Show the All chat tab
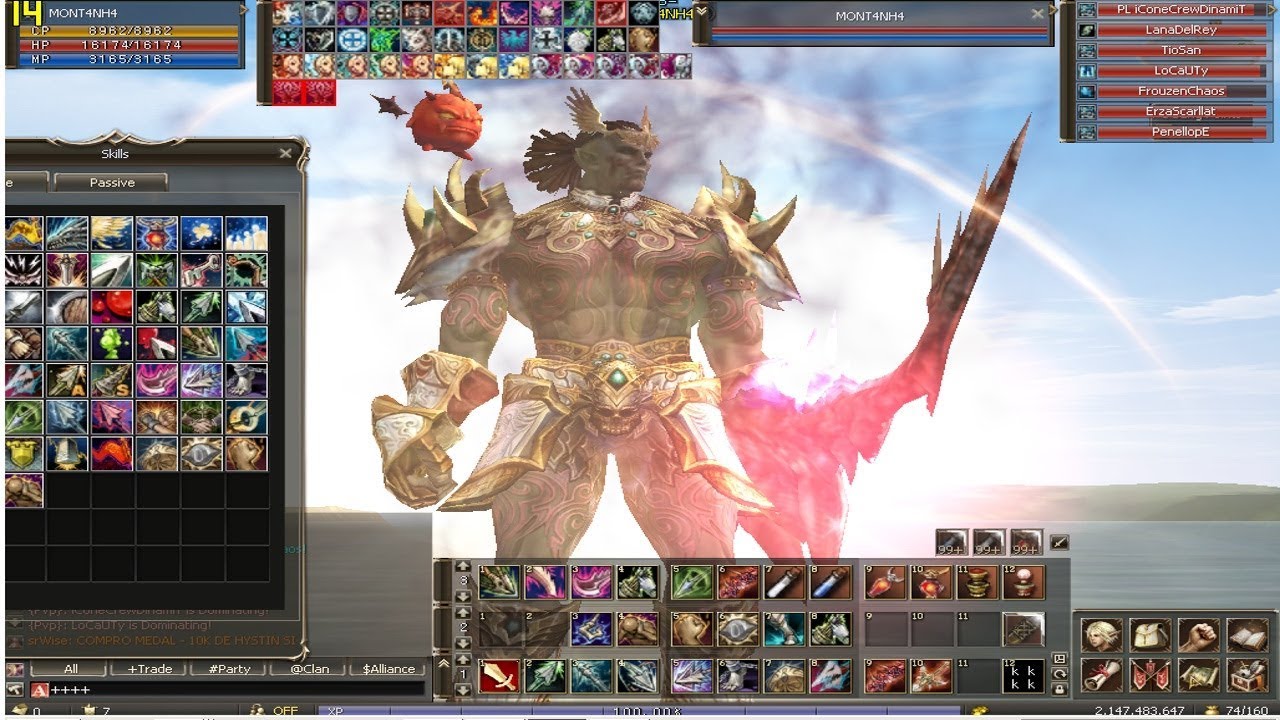The width and height of the screenshot is (1280, 720). point(70,669)
